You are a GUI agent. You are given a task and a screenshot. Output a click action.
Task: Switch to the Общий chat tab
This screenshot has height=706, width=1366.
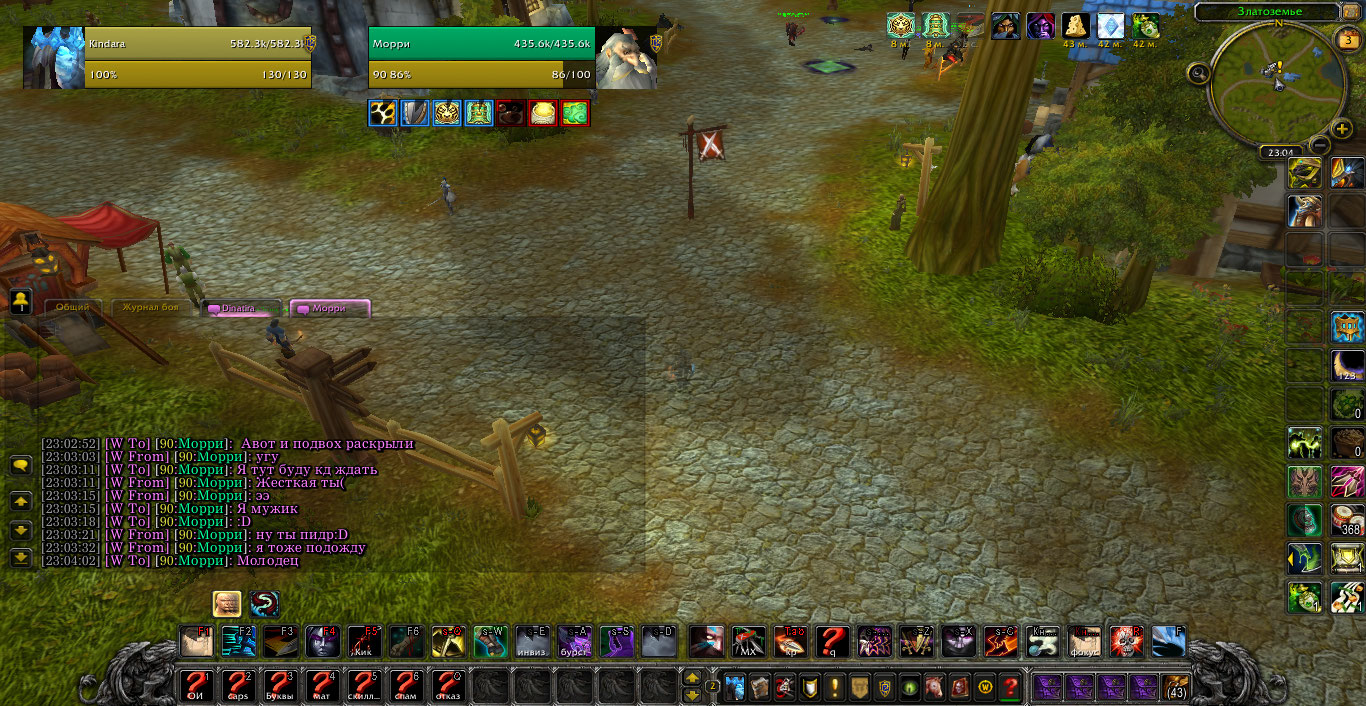coord(72,308)
